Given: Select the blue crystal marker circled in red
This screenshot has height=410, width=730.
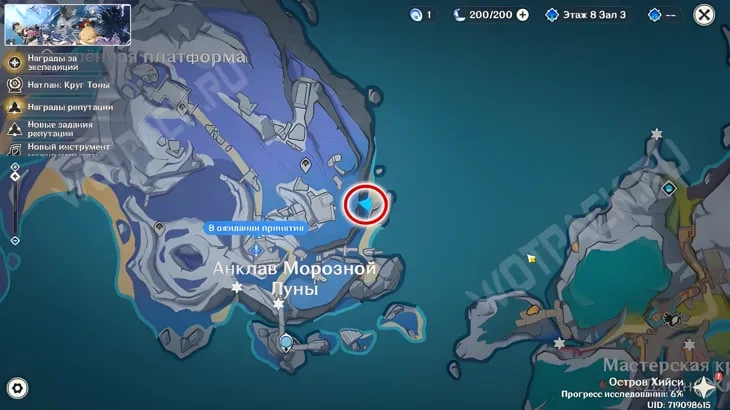Looking at the screenshot, I should coord(369,204).
